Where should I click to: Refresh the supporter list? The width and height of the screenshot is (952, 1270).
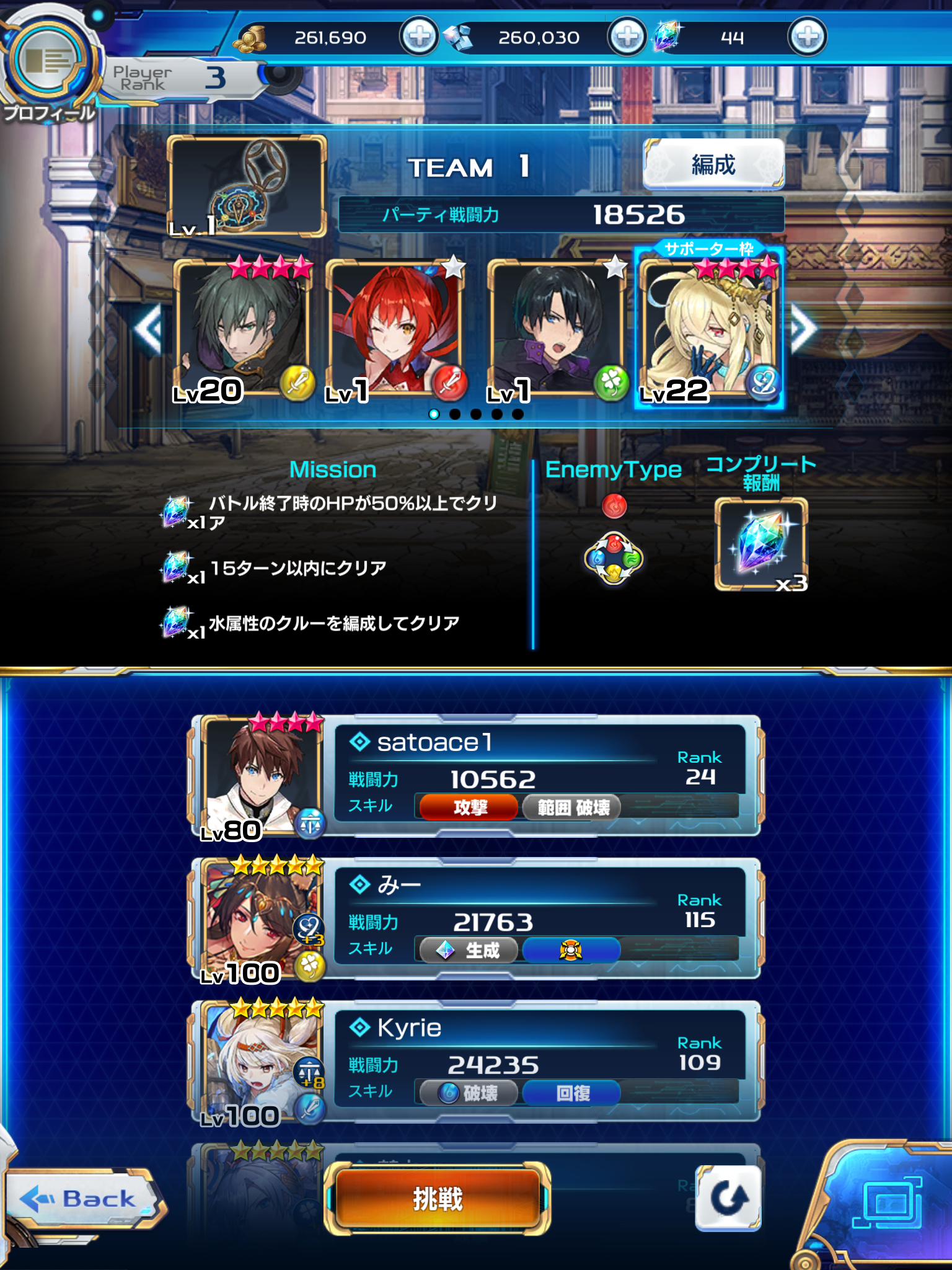point(728,1197)
